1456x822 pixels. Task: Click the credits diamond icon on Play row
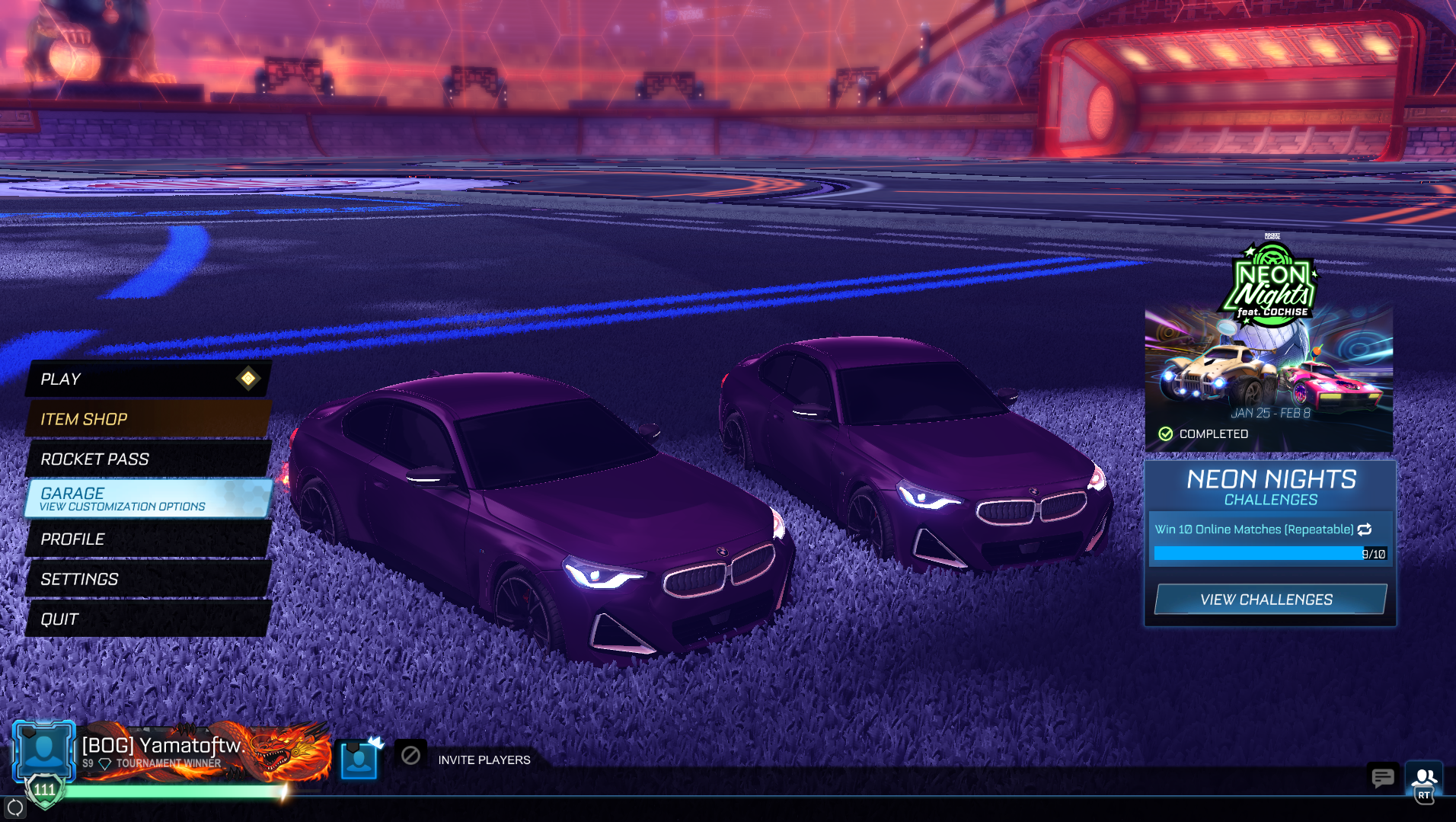(x=249, y=379)
